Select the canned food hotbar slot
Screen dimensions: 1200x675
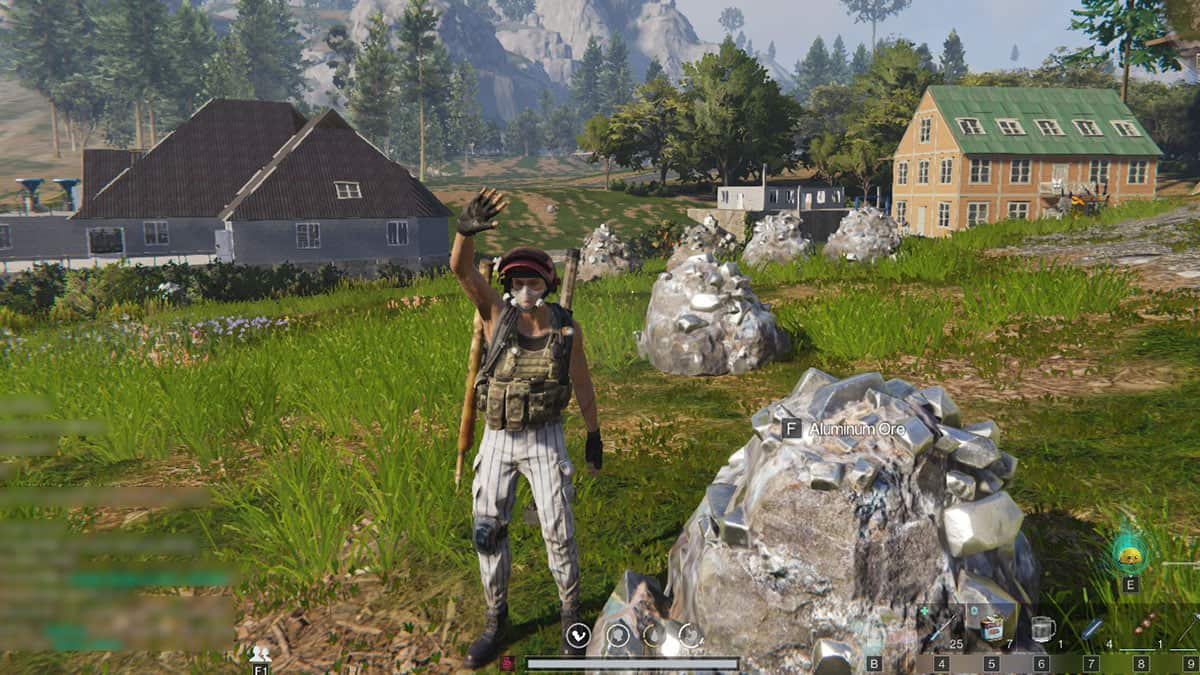pos(992,628)
